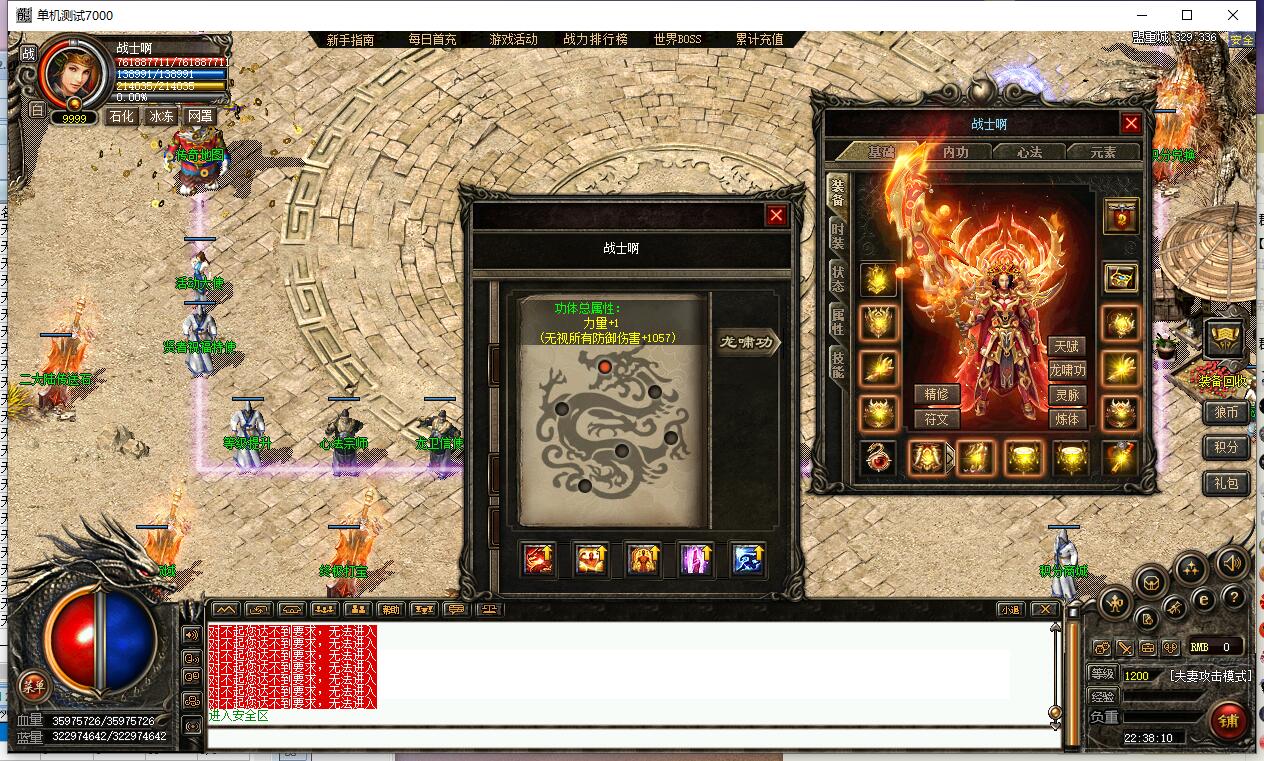Image resolution: width=1264 pixels, height=761 pixels.
Task: Open the 属性 side tab
Action: click(838, 322)
